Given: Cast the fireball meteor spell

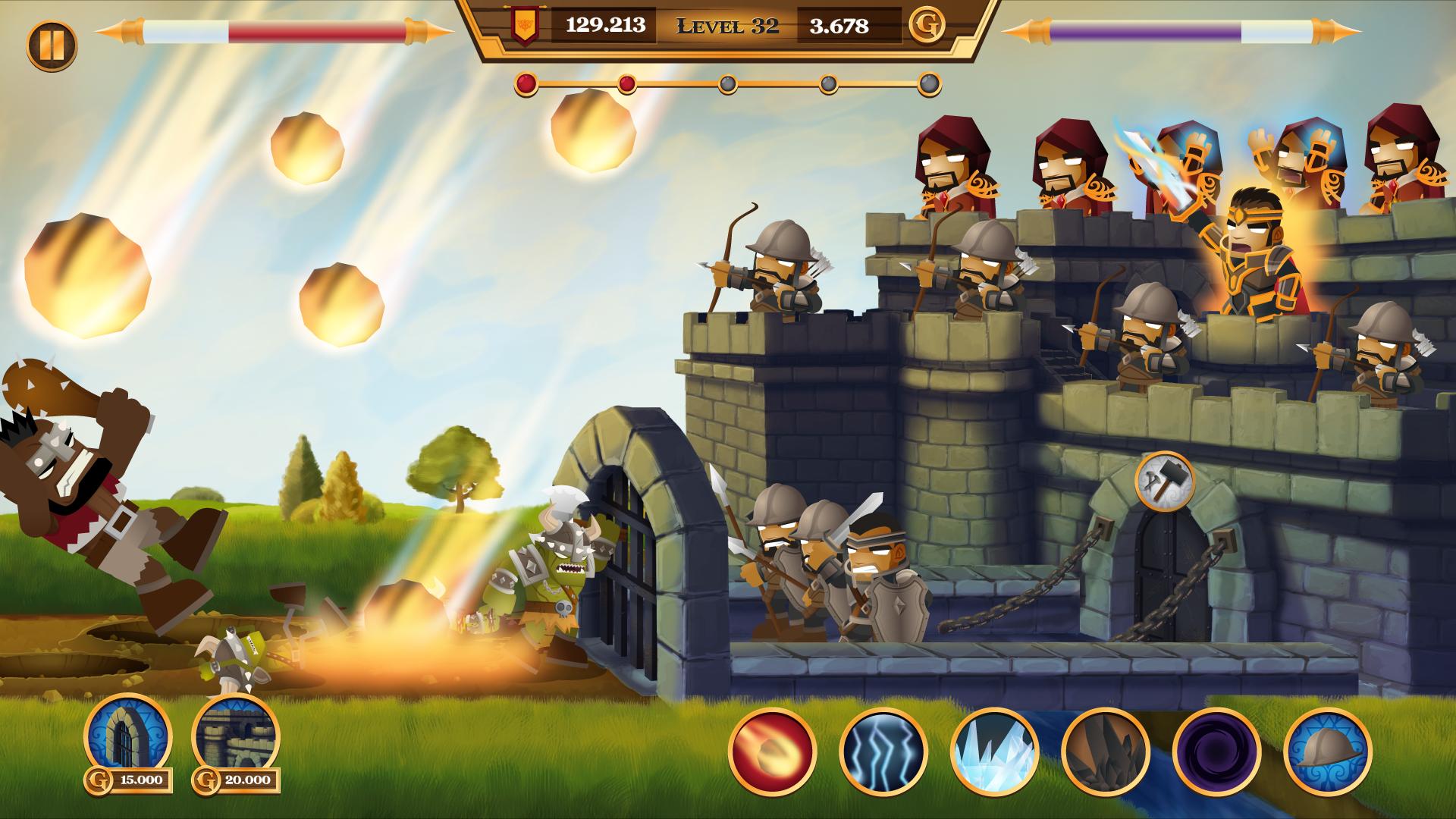Looking at the screenshot, I should (772, 752).
